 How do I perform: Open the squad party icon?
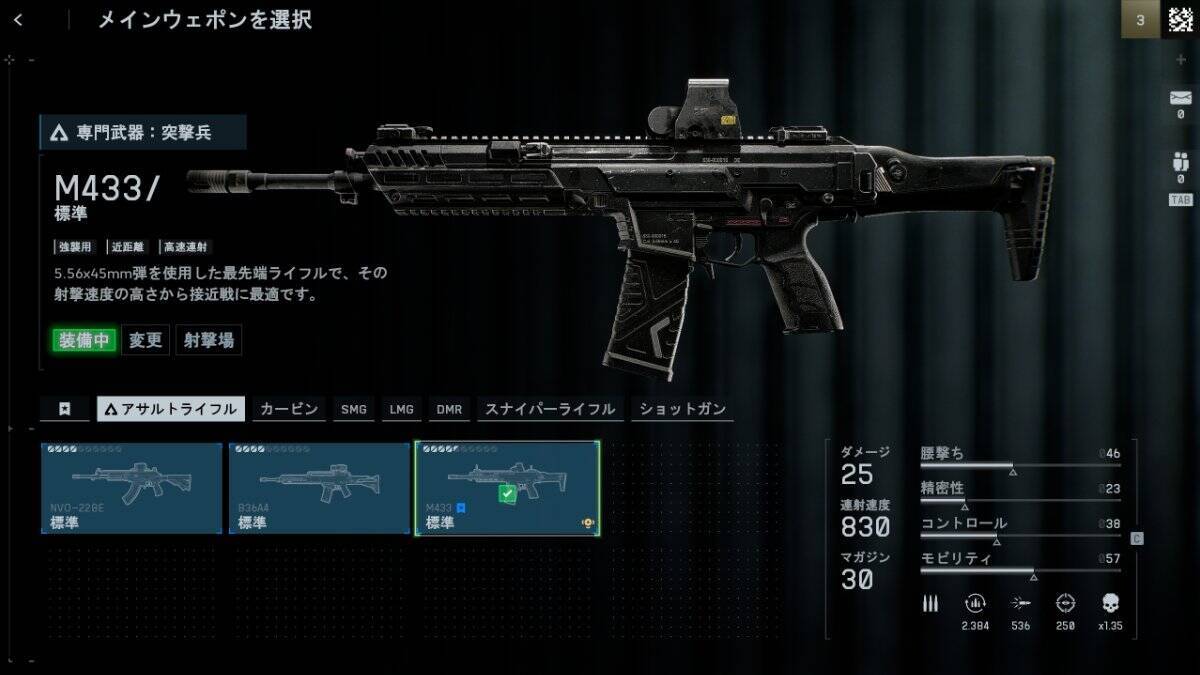tap(1180, 163)
